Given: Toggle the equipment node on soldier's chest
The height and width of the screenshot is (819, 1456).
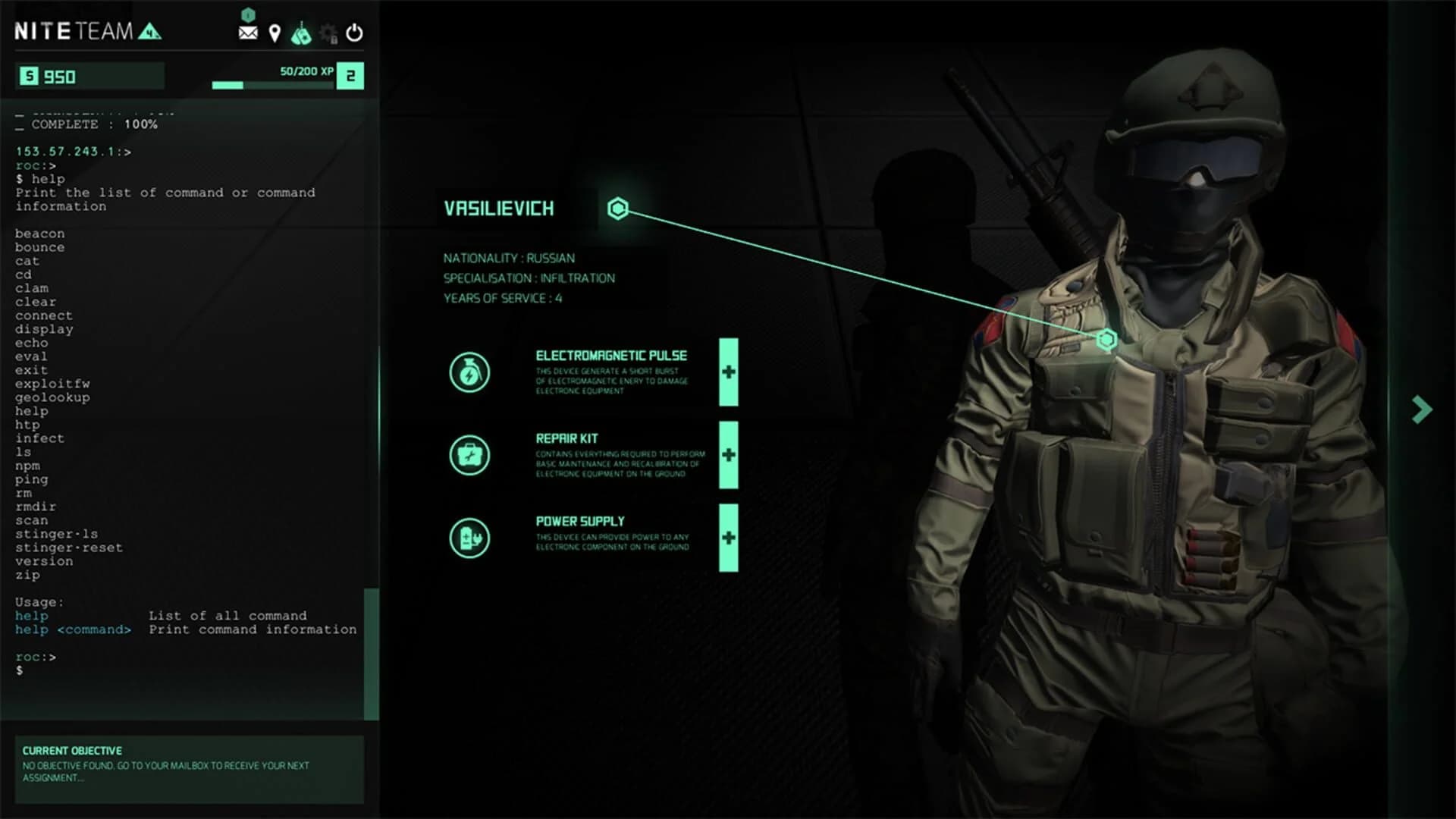Looking at the screenshot, I should 1106,340.
